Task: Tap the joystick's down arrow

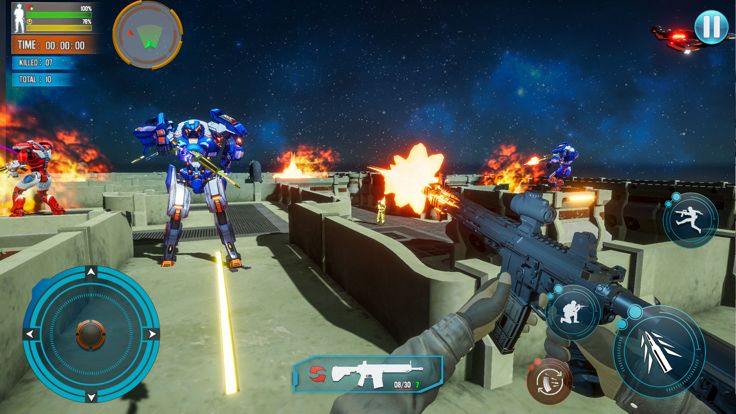Action: [91, 395]
